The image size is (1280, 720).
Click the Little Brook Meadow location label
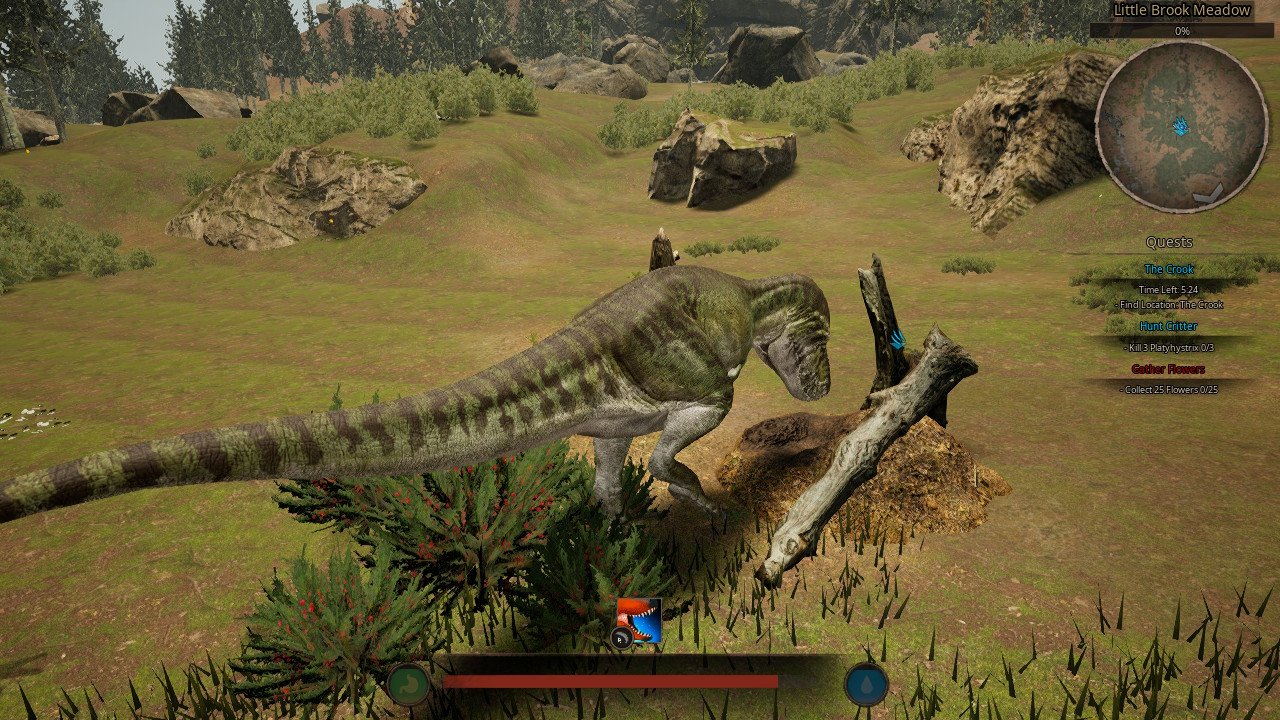pos(1182,10)
